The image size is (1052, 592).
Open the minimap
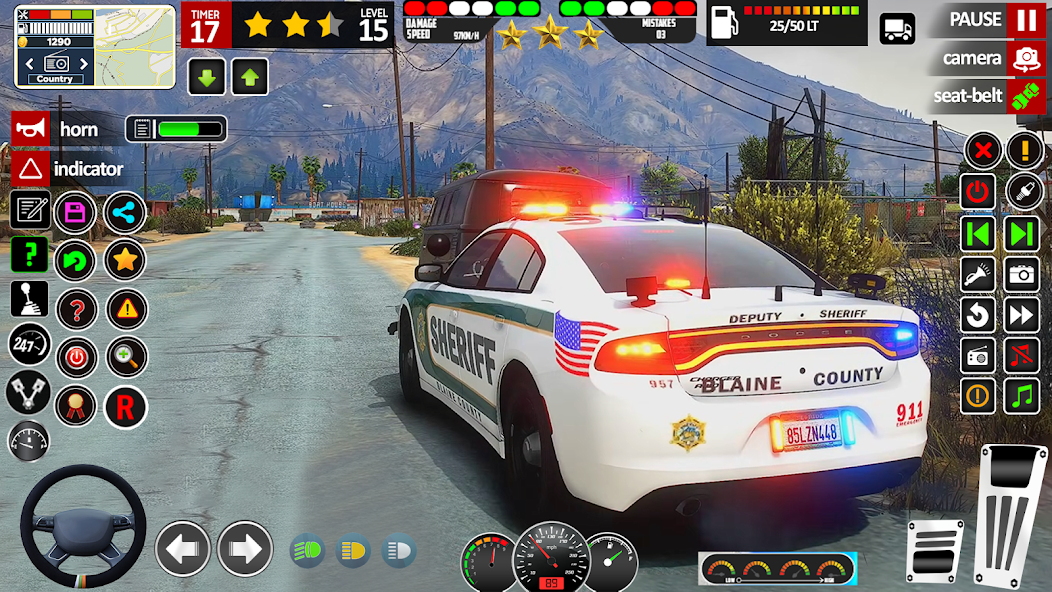point(54,44)
